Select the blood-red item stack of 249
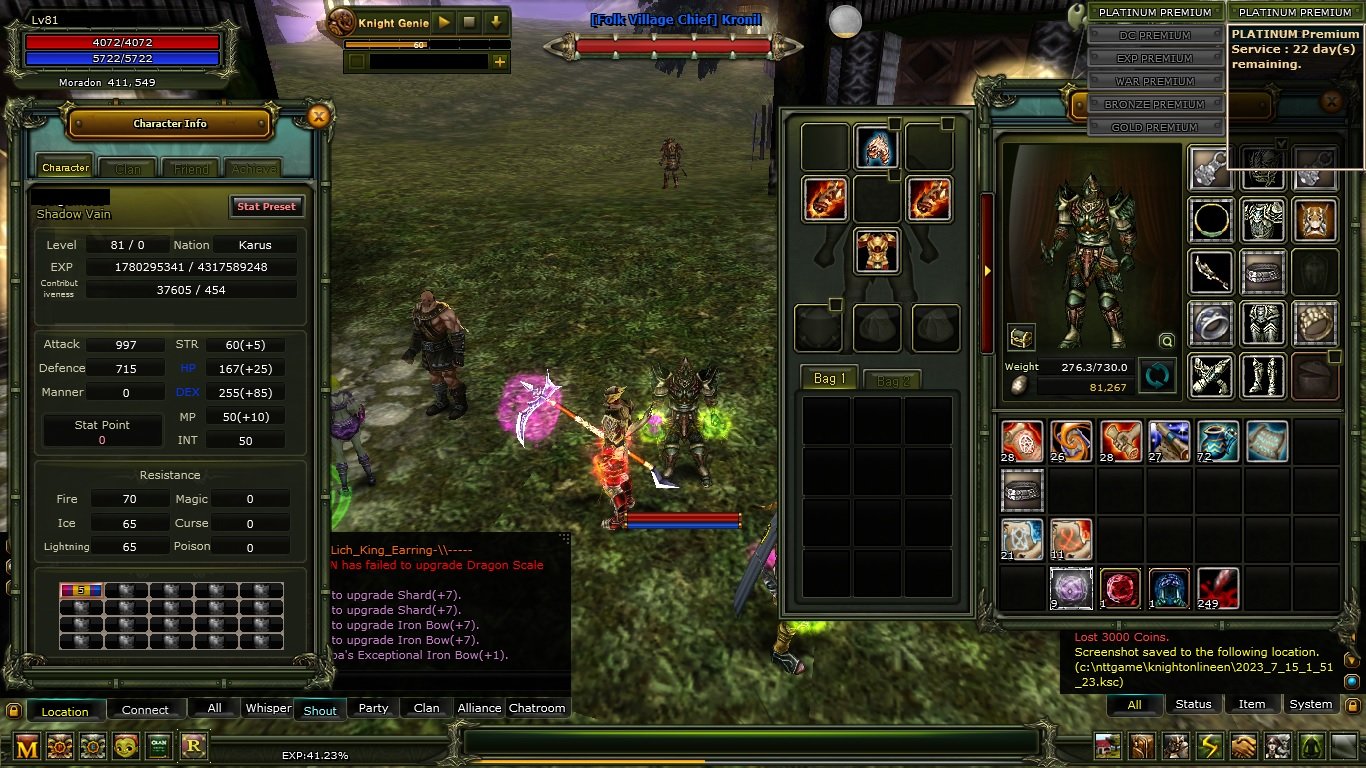The image size is (1366, 768). pos(1217,588)
